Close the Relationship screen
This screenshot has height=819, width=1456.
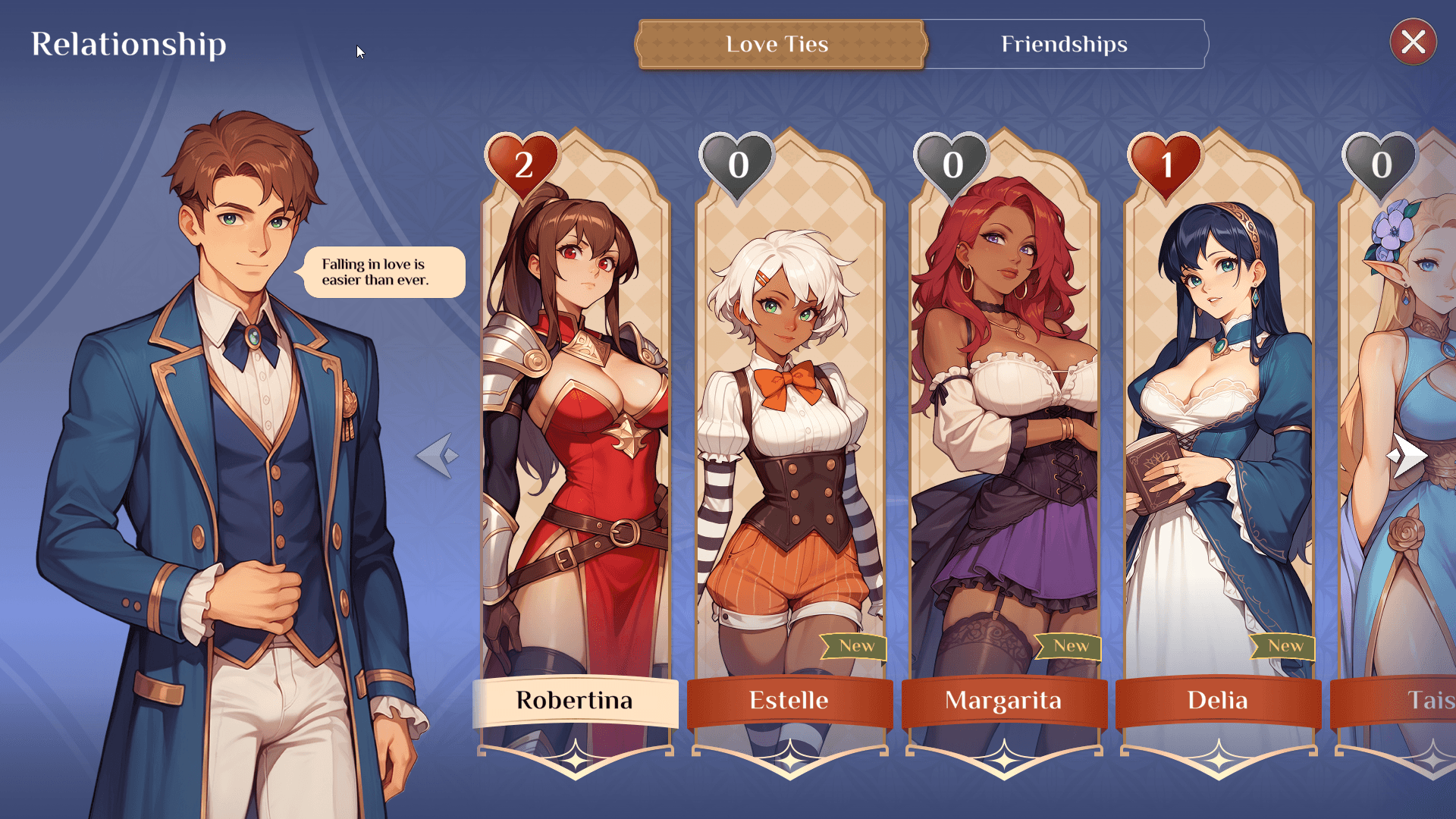(1413, 42)
